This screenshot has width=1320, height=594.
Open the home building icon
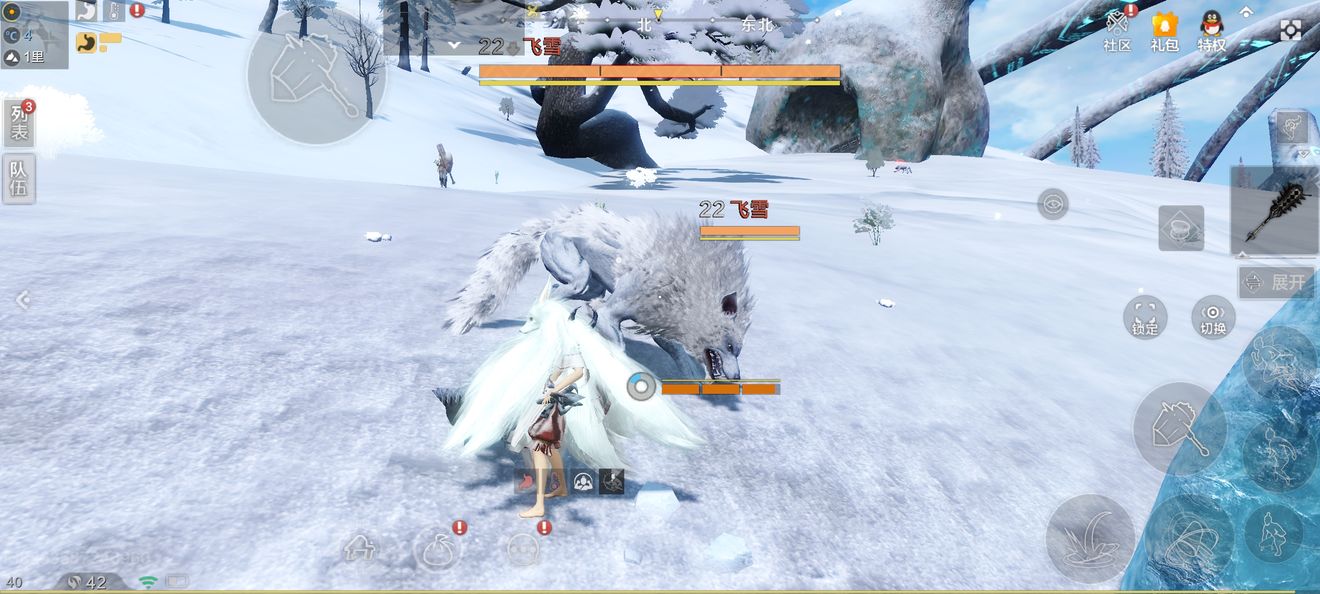[x=360, y=549]
